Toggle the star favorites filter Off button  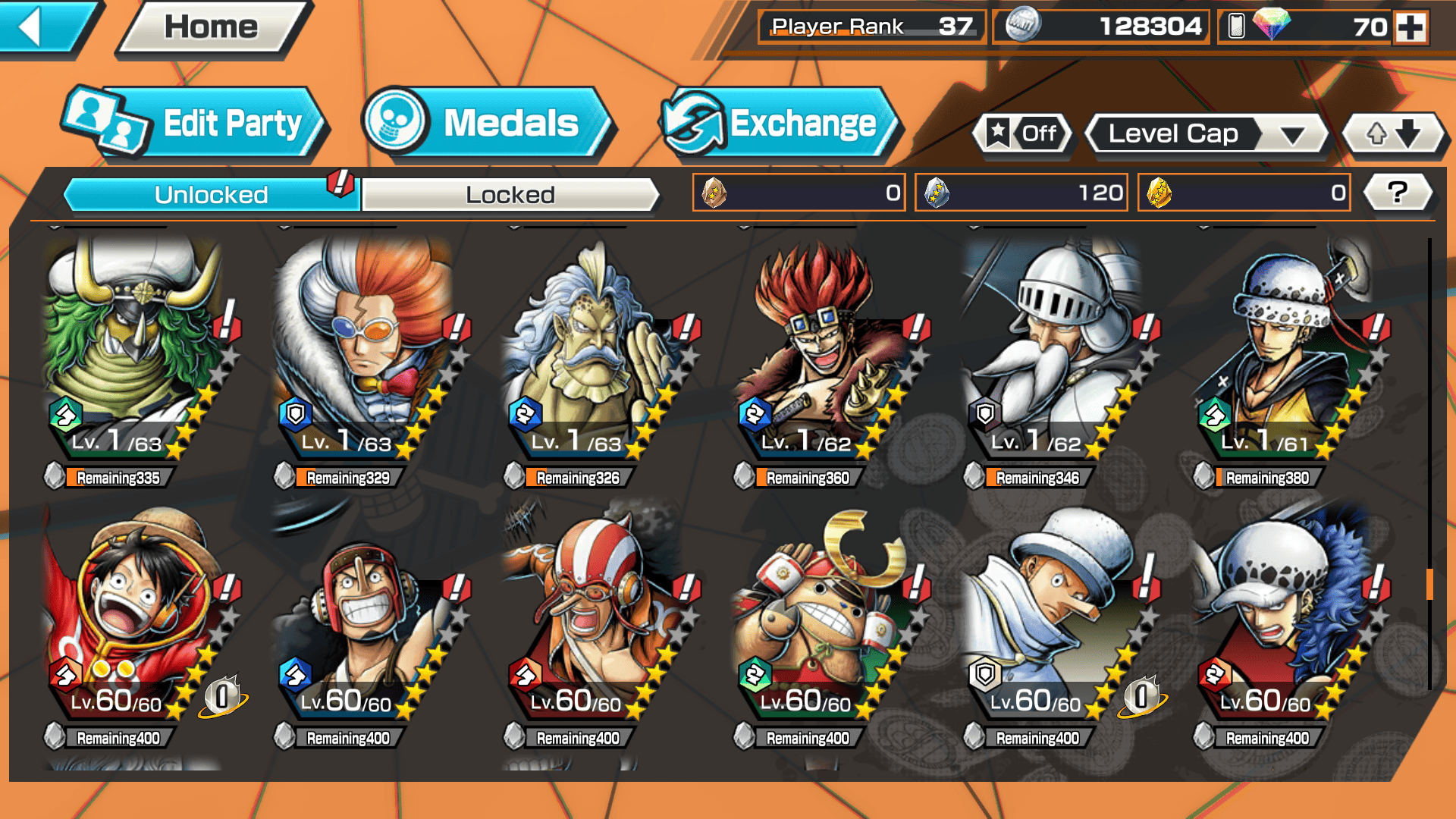click(x=1022, y=134)
